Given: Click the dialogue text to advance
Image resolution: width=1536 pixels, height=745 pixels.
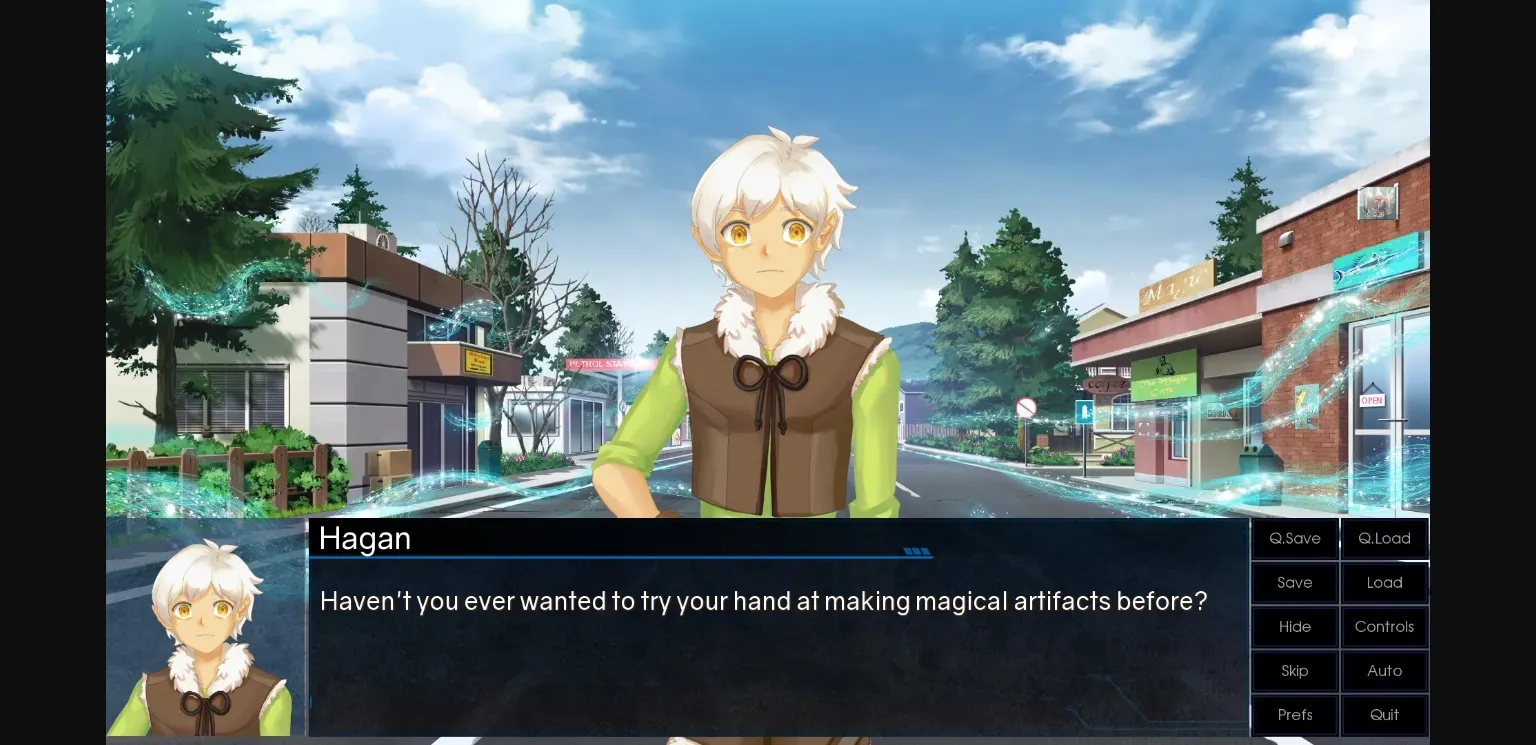Looking at the screenshot, I should [763, 601].
